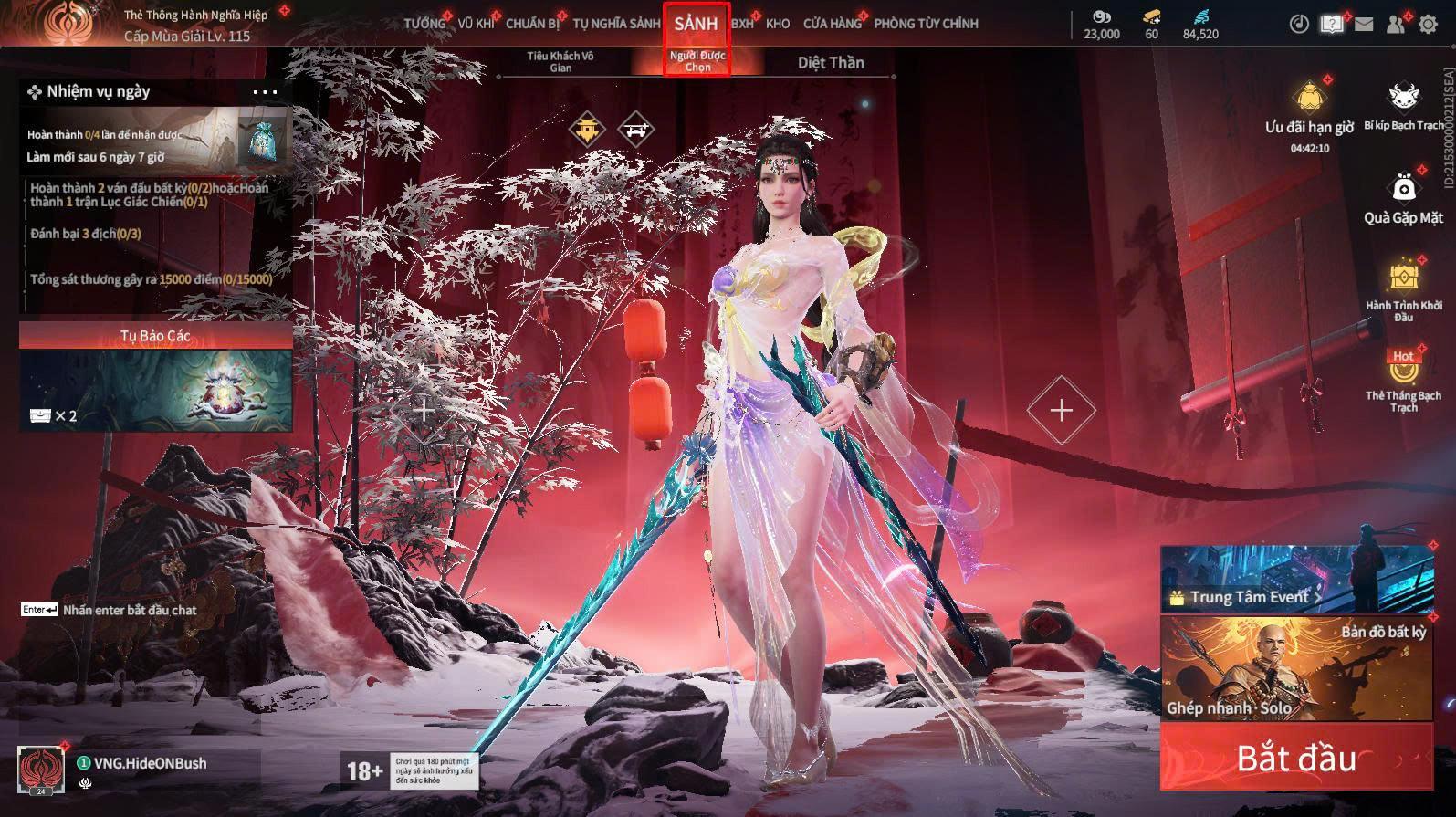Open the CỬA HÀNG shop
Image resolution: width=1456 pixels, height=817 pixels.
[x=832, y=24]
